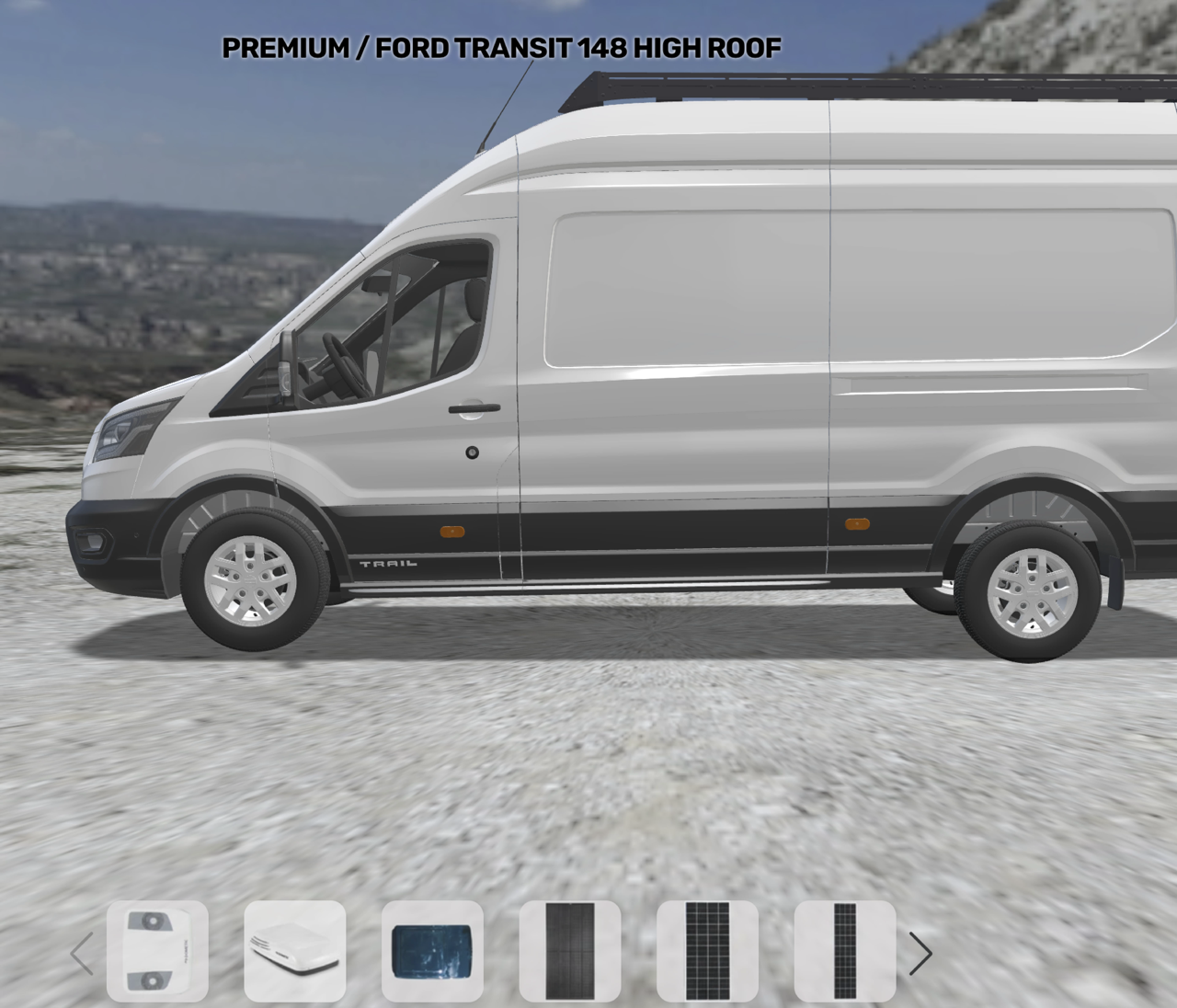Viewport: 1177px width, 1008px height.
Task: Choose the white rooftop air conditioner
Action: 294,951
